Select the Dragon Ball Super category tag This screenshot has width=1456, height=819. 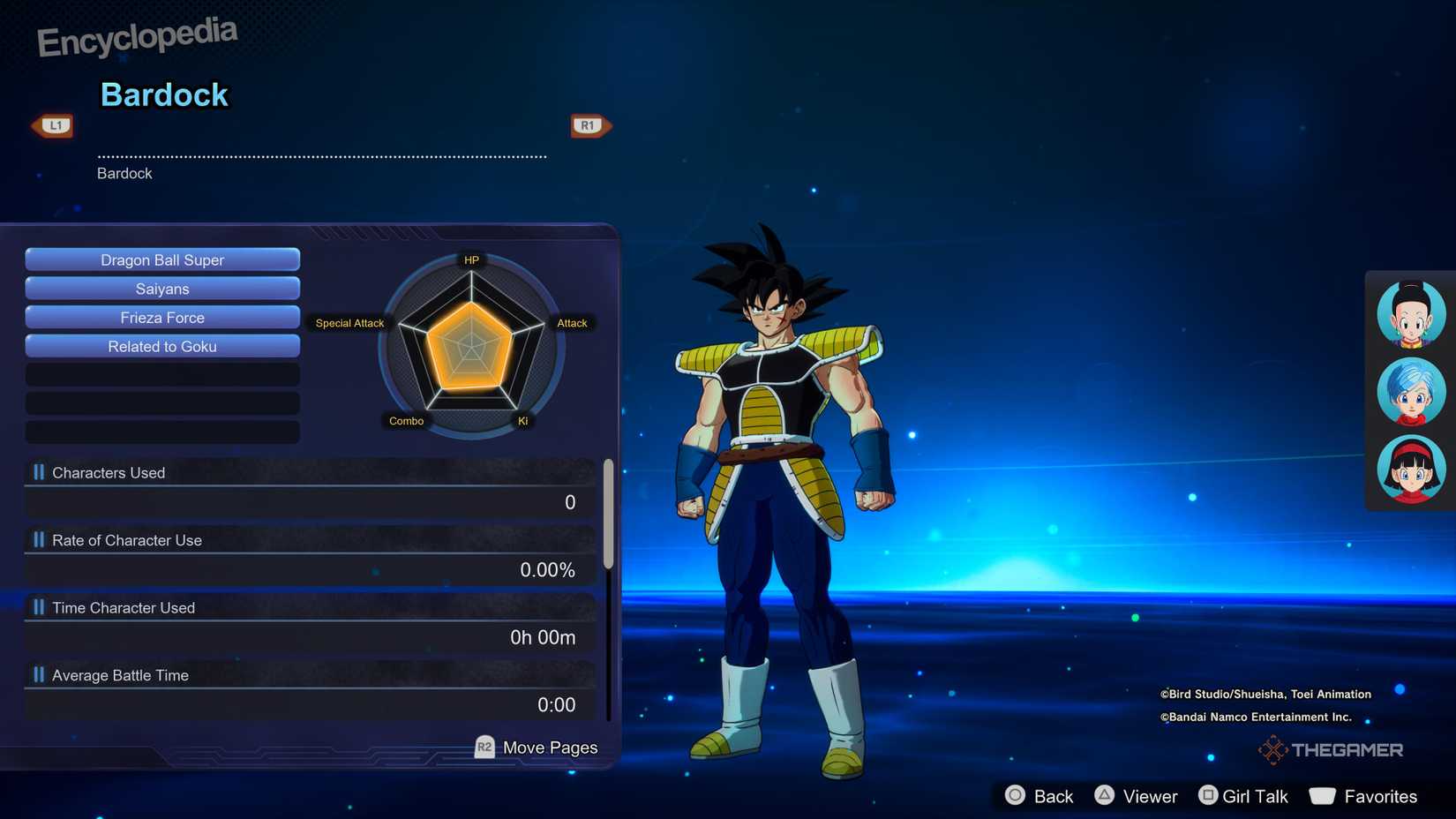click(162, 259)
